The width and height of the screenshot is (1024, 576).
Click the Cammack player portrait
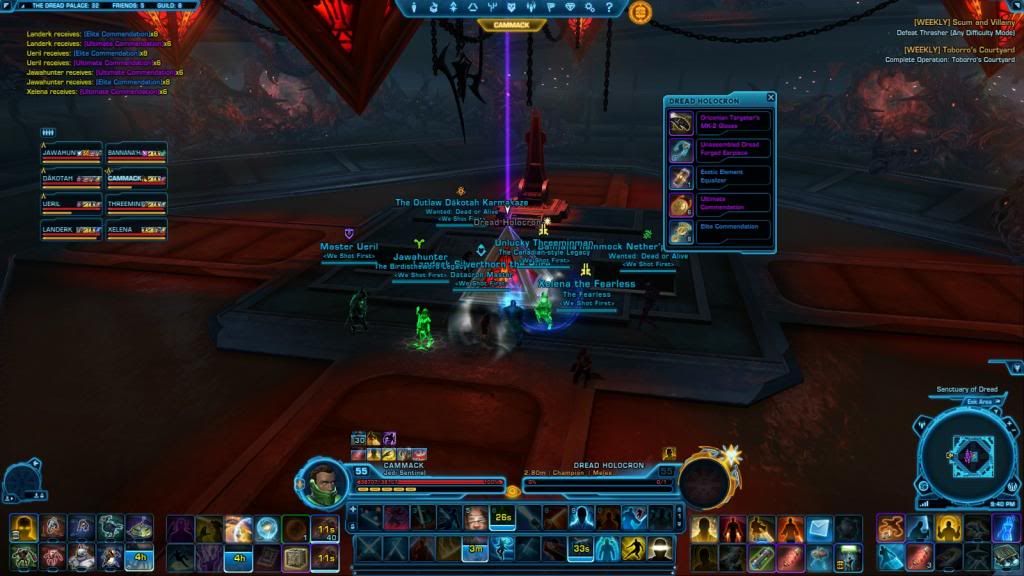322,481
